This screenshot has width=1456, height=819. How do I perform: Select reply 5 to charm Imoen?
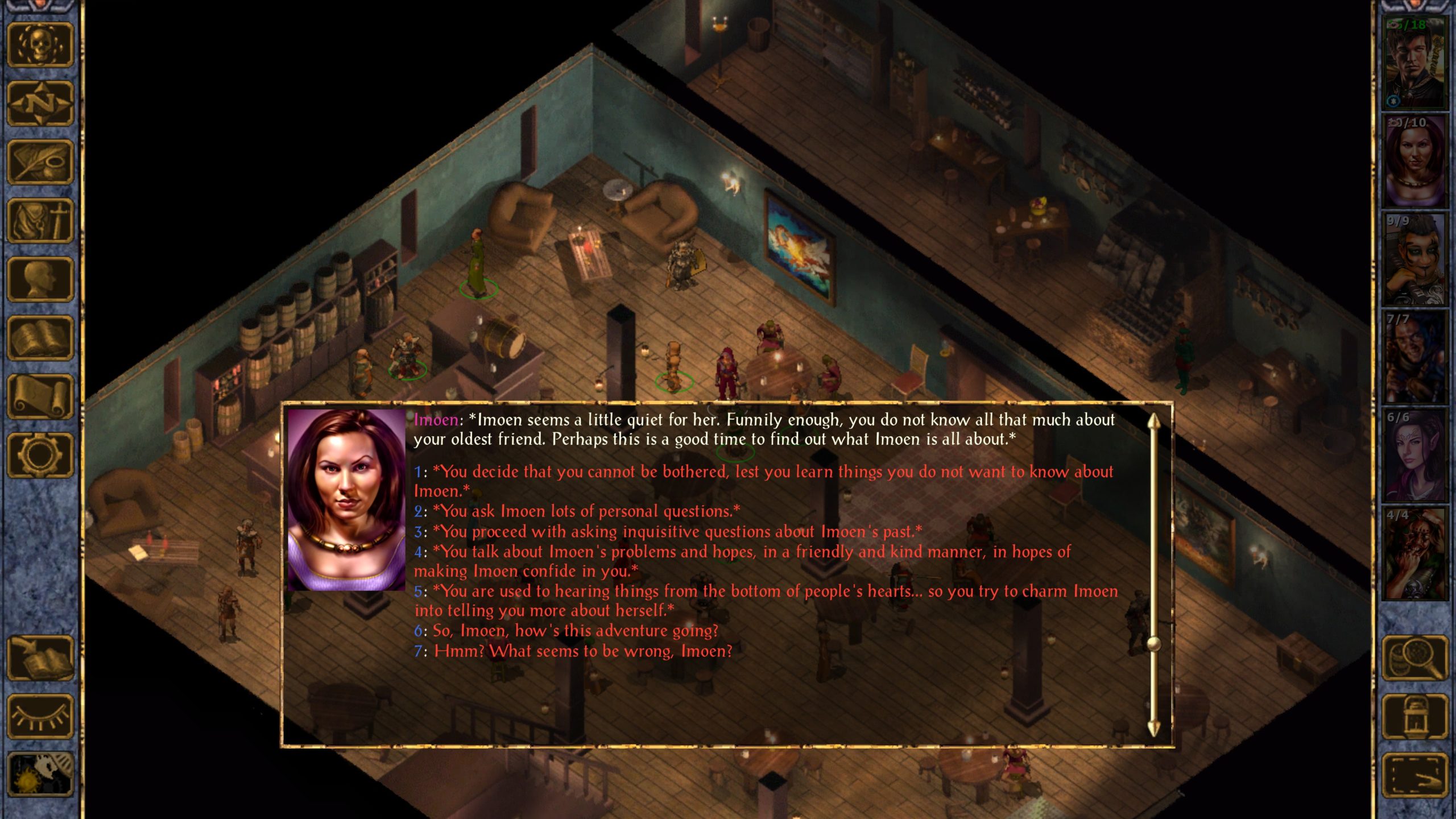773,591
